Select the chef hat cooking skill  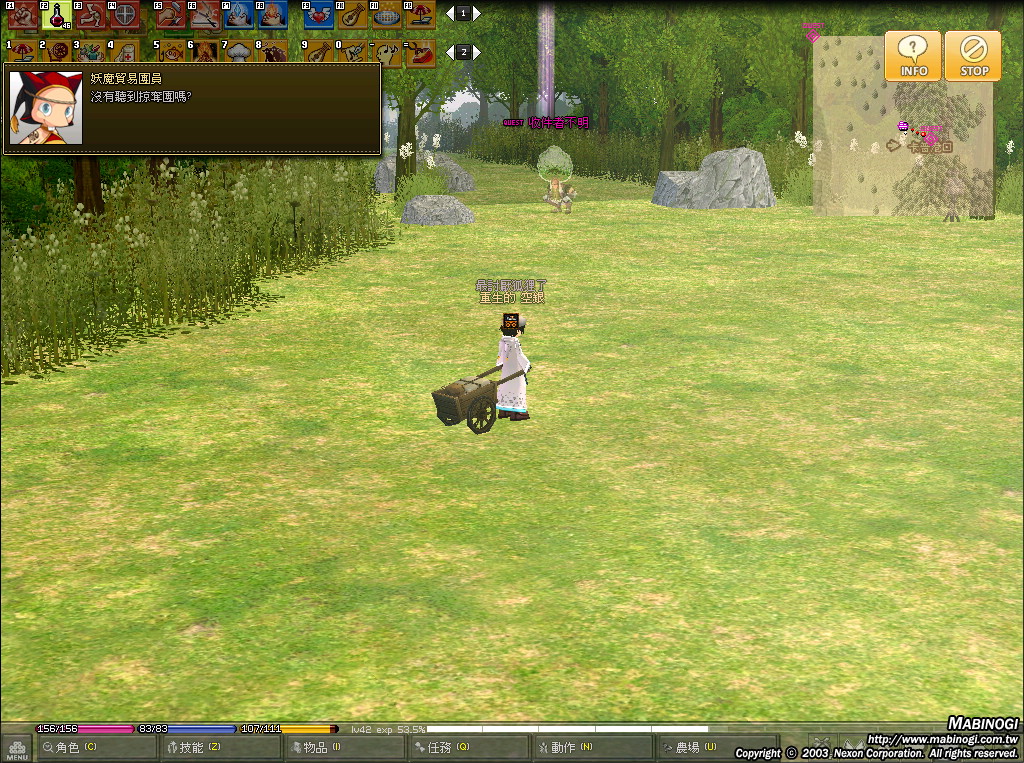pyautogui.click(x=239, y=51)
